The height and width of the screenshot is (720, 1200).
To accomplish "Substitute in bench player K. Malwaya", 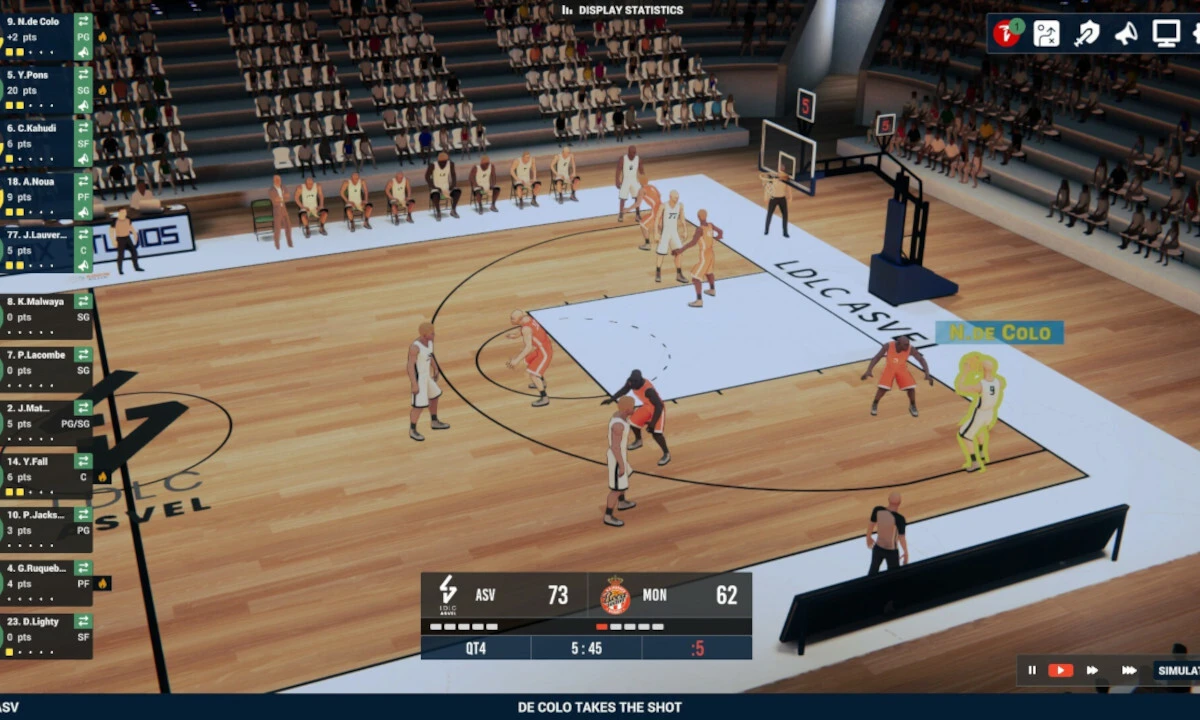I will (x=84, y=301).
